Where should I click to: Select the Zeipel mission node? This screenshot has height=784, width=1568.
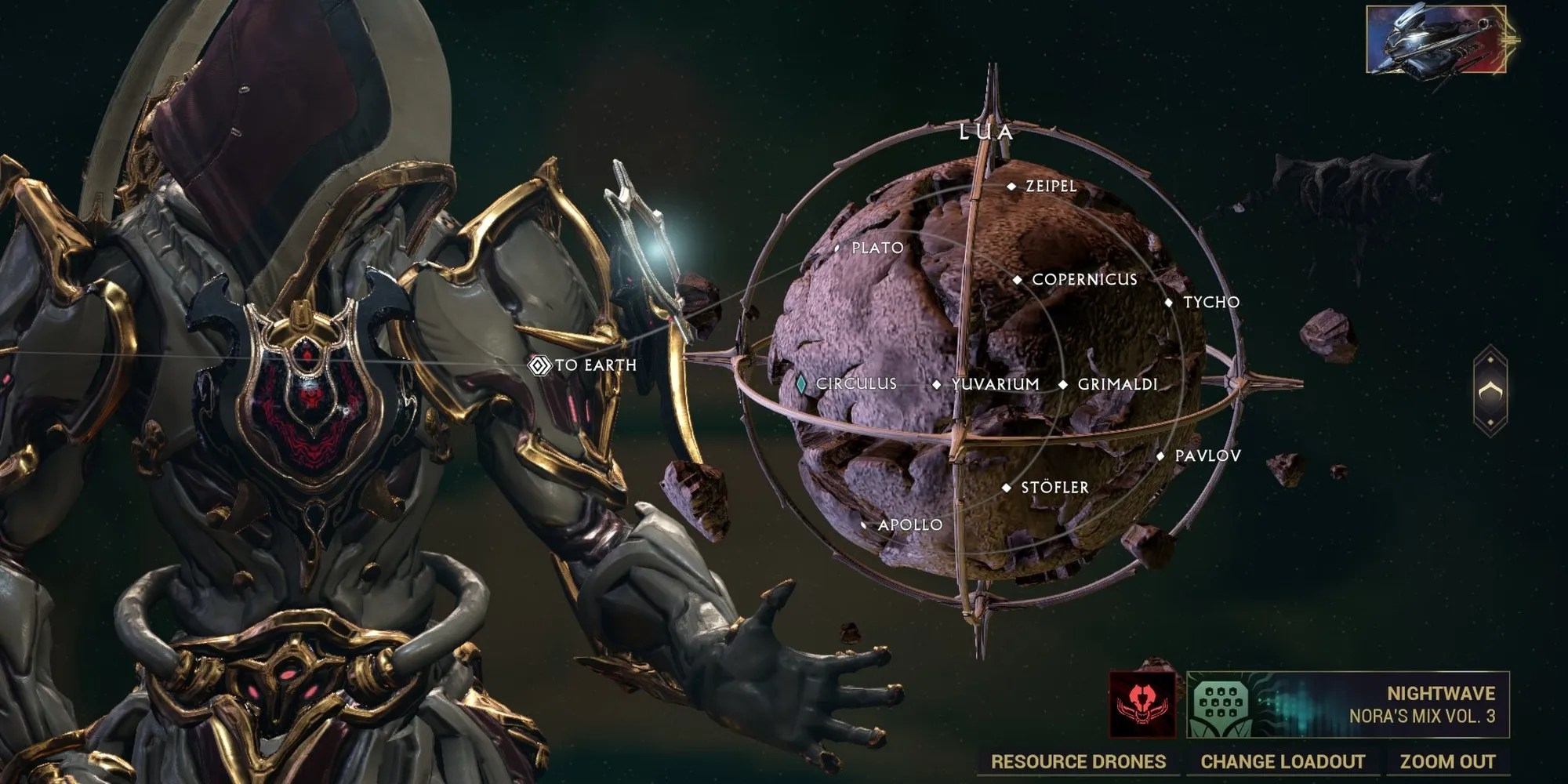tap(1011, 187)
